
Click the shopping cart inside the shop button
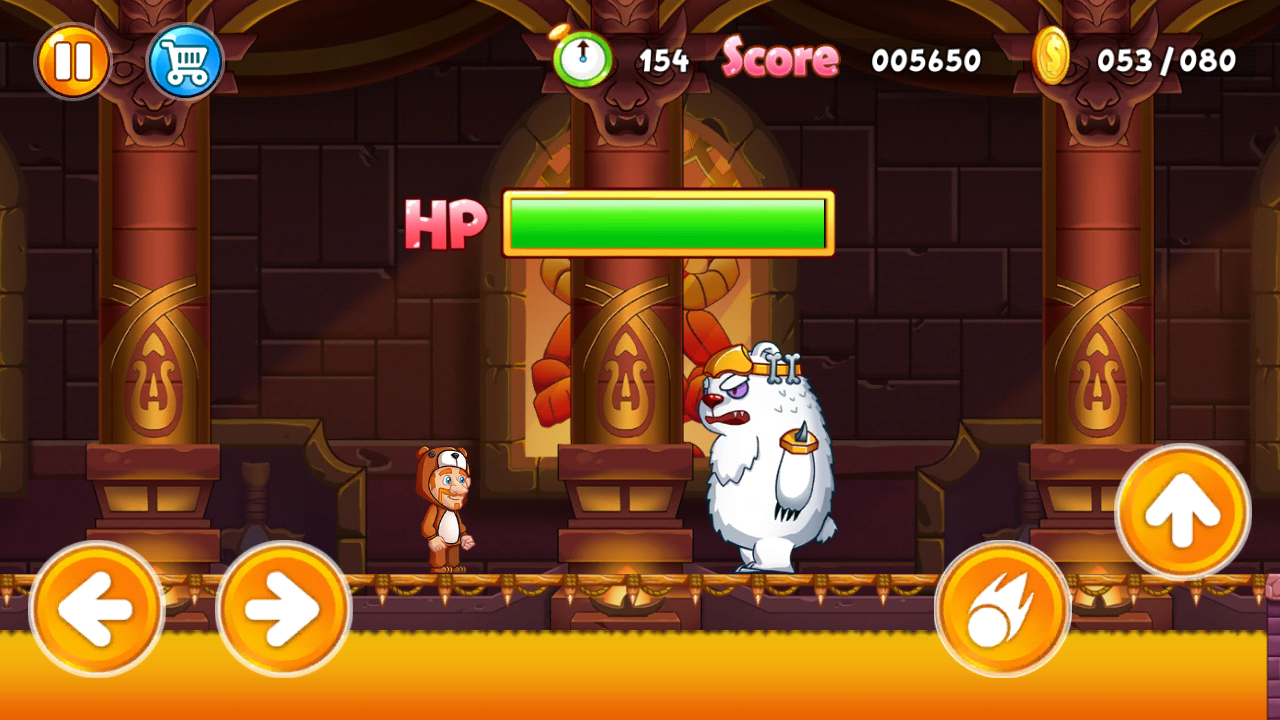pos(185,60)
